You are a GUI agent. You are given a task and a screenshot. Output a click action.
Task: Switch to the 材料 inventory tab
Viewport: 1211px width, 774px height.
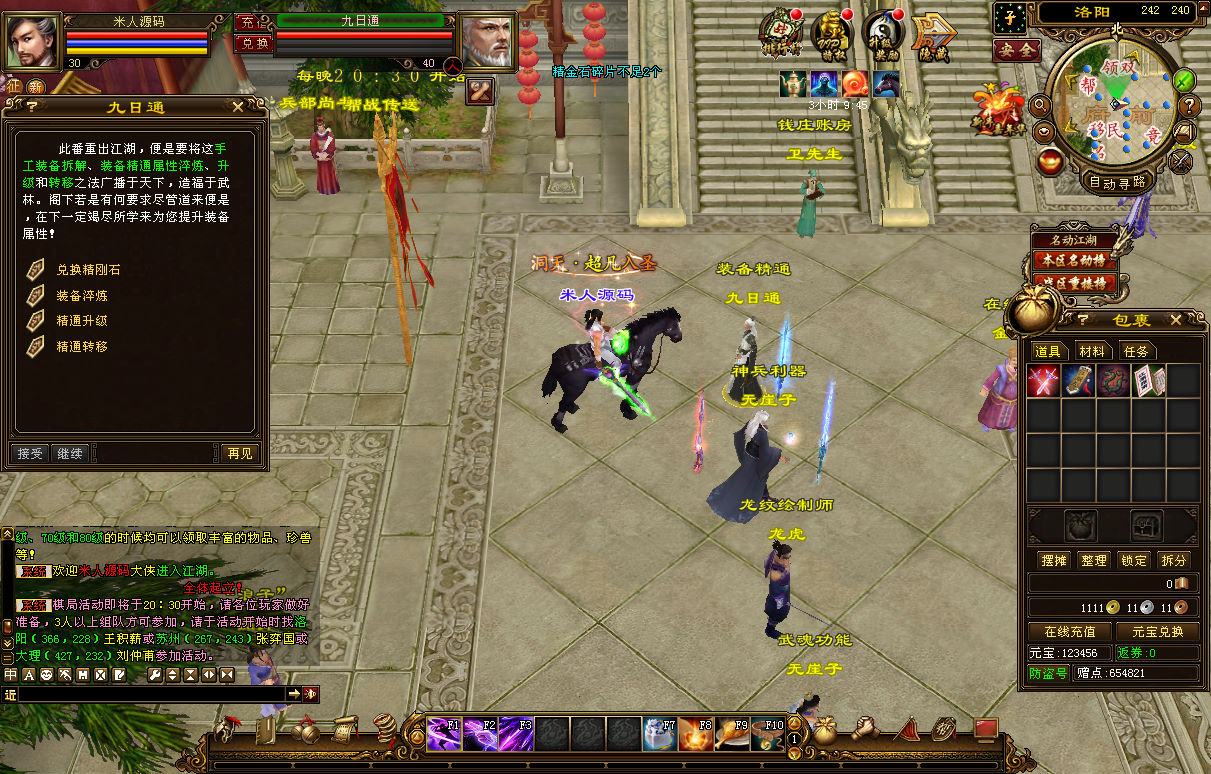1092,351
